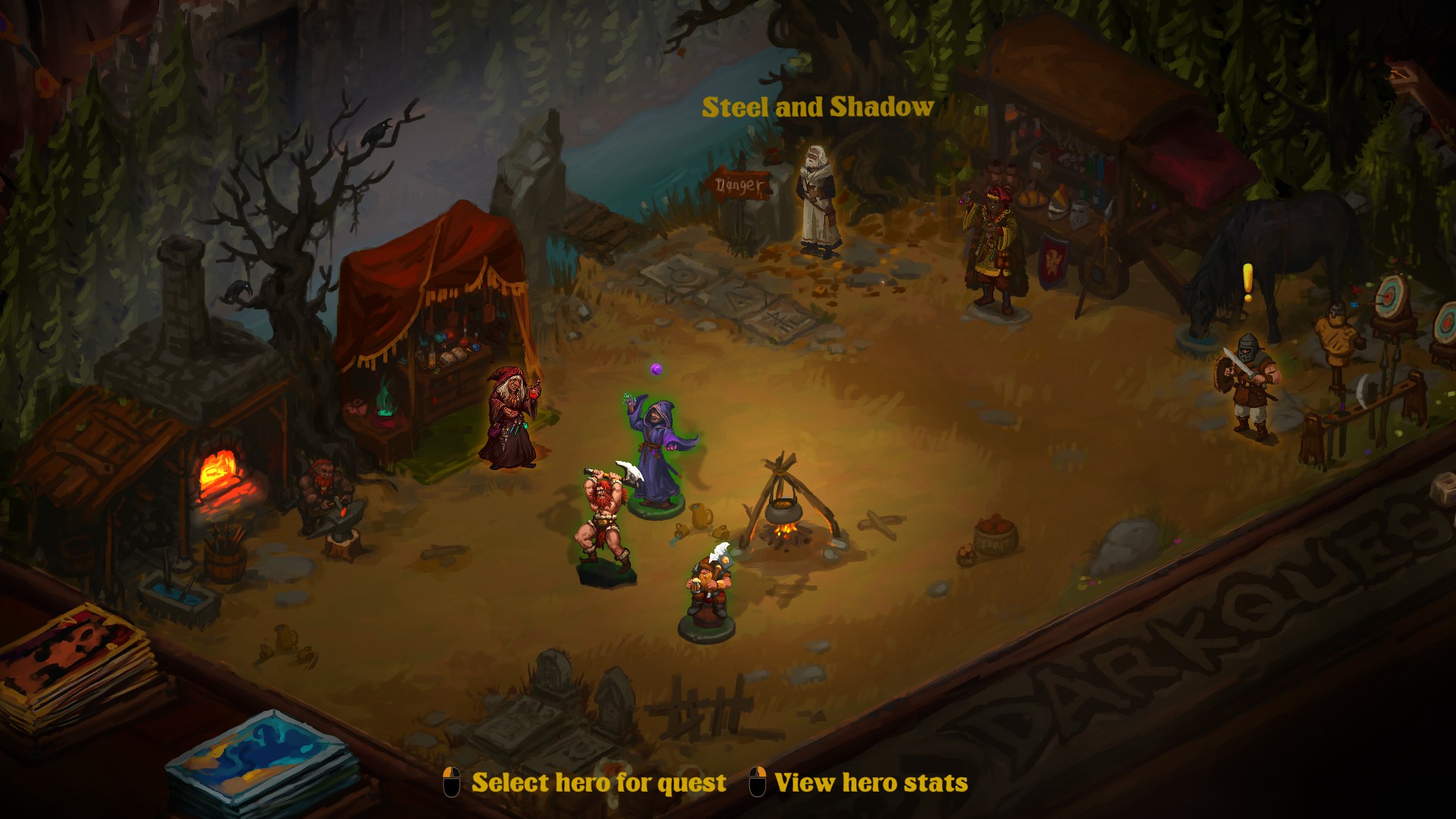Viewport: 1456px width, 819px height.
Task: Talk to the white-robed old man
Action: (819, 201)
